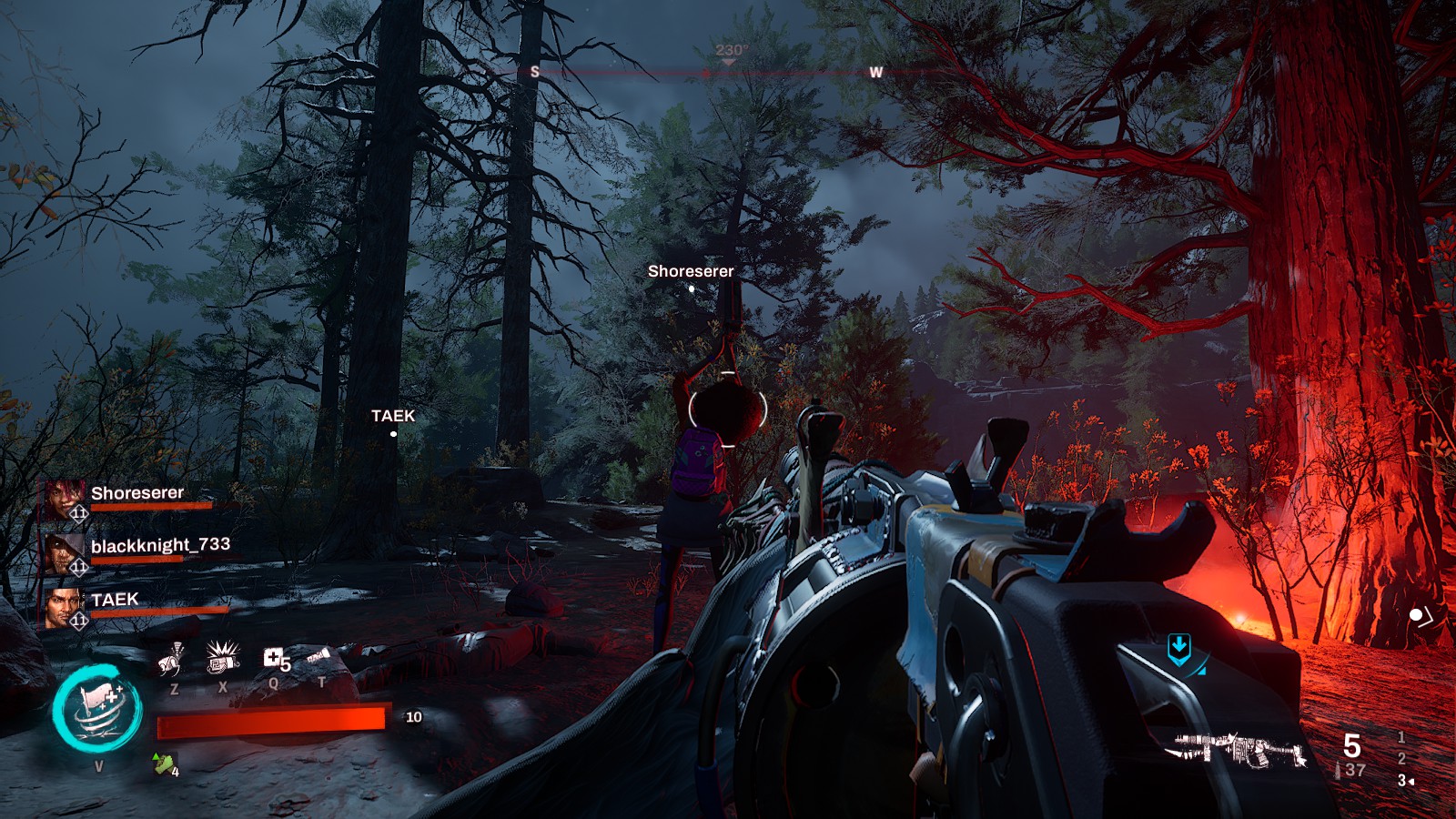This screenshot has height=819, width=1456.
Task: Select Shoreserer in the squad list
Action: point(136,493)
